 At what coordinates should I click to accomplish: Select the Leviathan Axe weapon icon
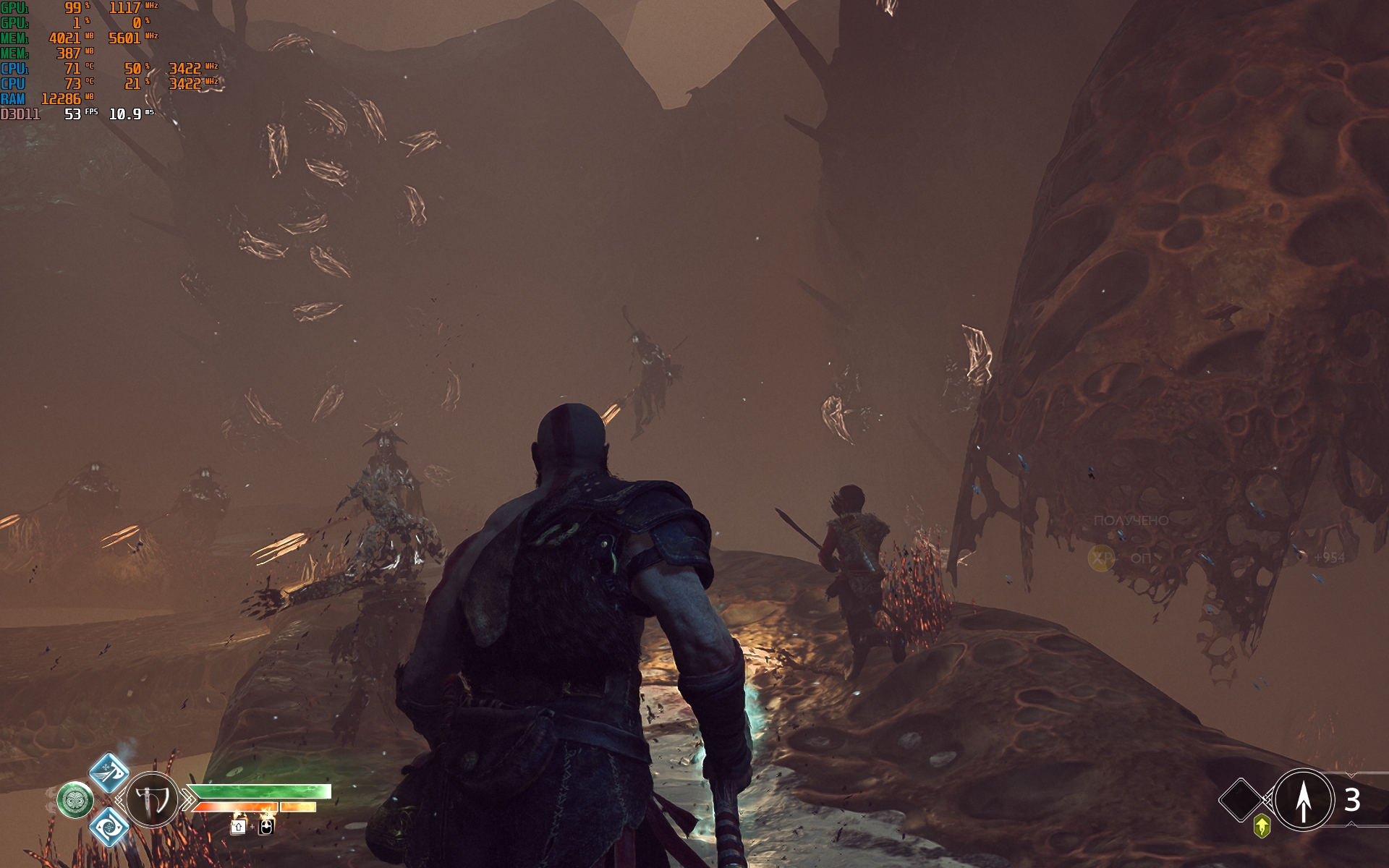[152, 800]
